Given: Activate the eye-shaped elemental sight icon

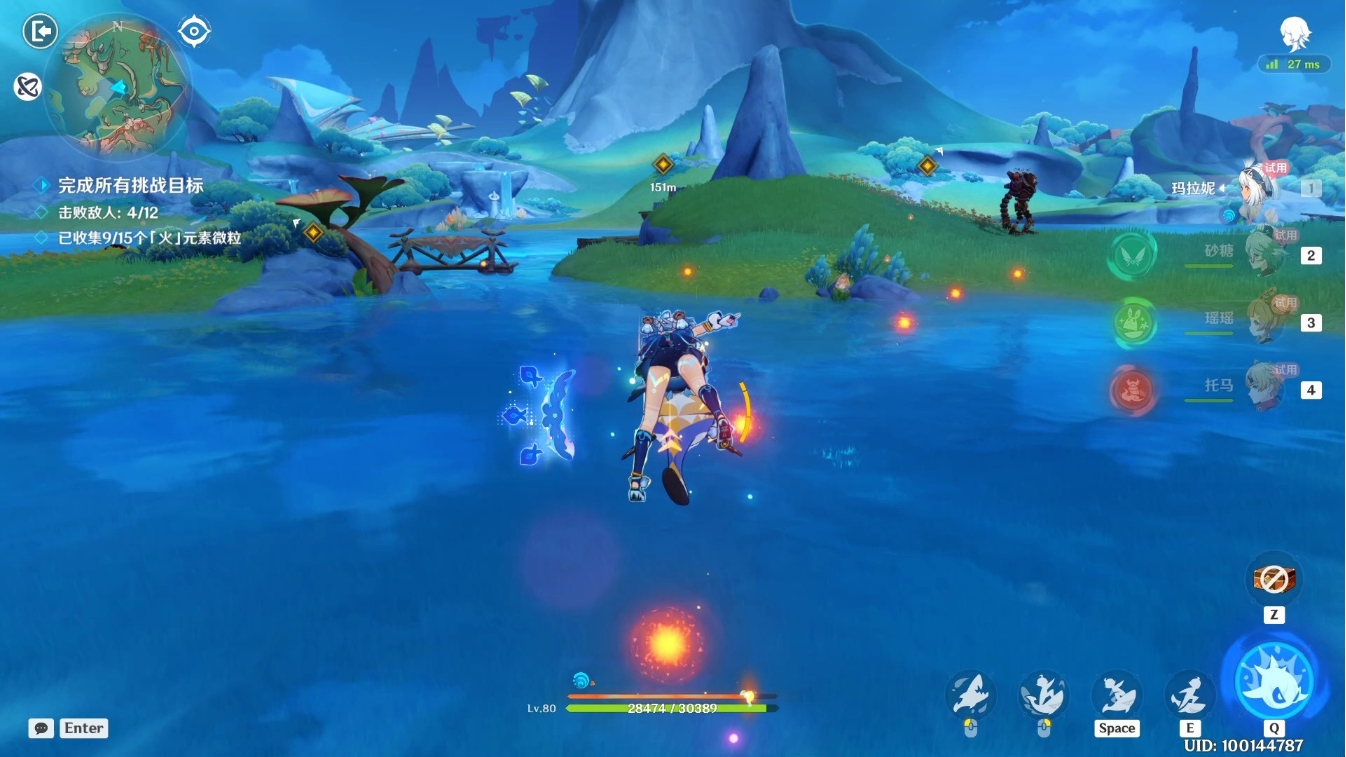Looking at the screenshot, I should (x=194, y=32).
